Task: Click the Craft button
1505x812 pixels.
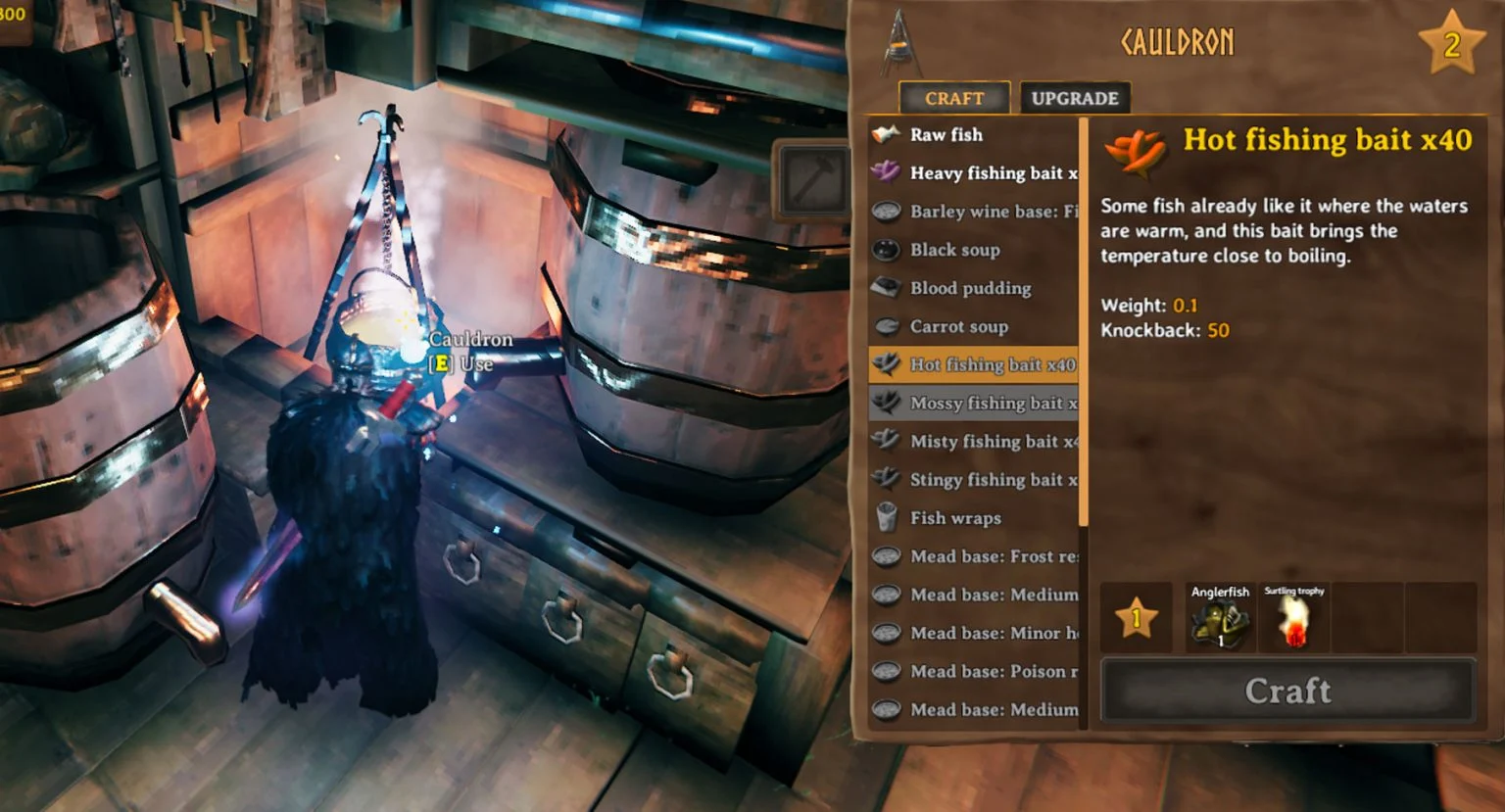Action: point(1287,691)
